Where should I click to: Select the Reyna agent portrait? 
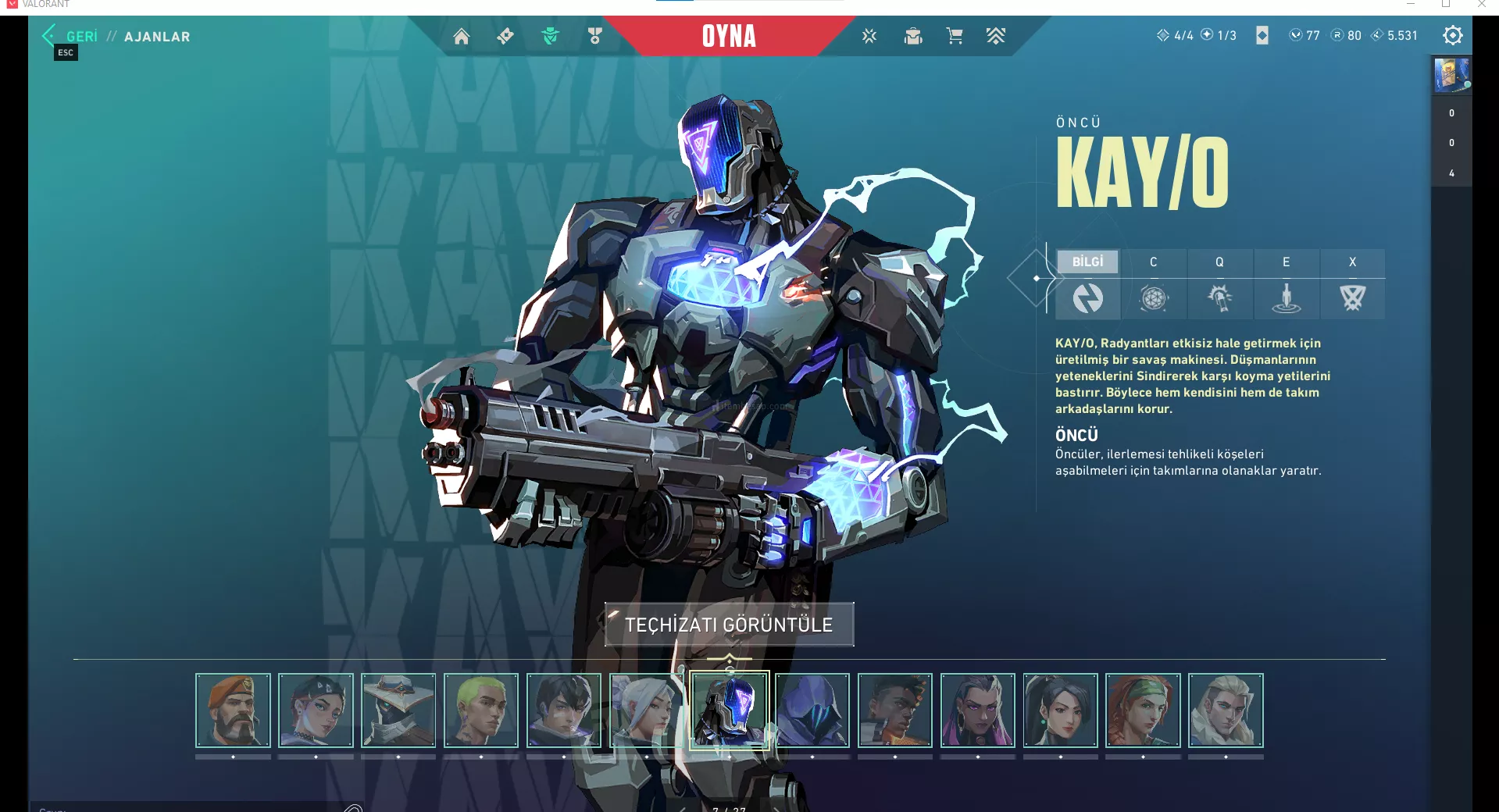[x=977, y=710]
